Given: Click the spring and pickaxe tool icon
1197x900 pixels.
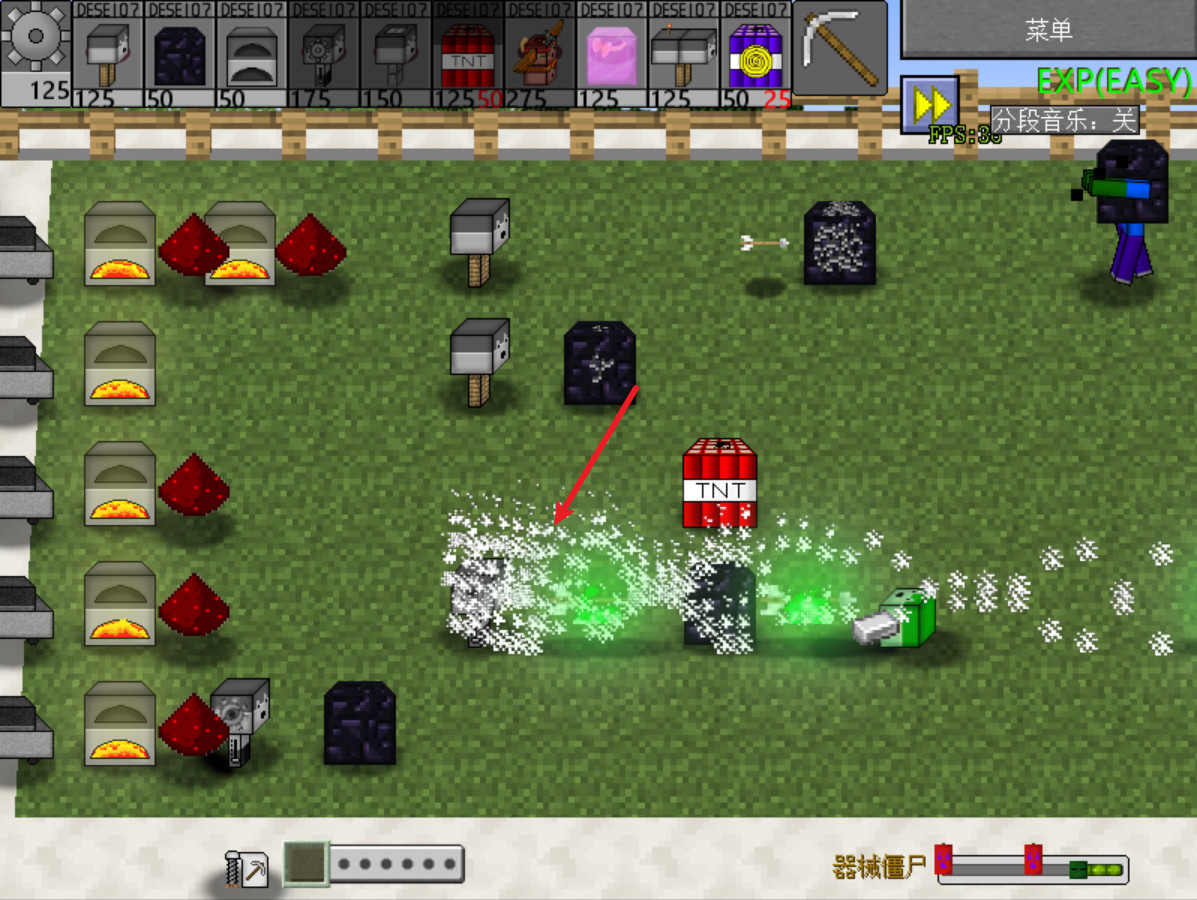Looking at the screenshot, I should point(247,867).
